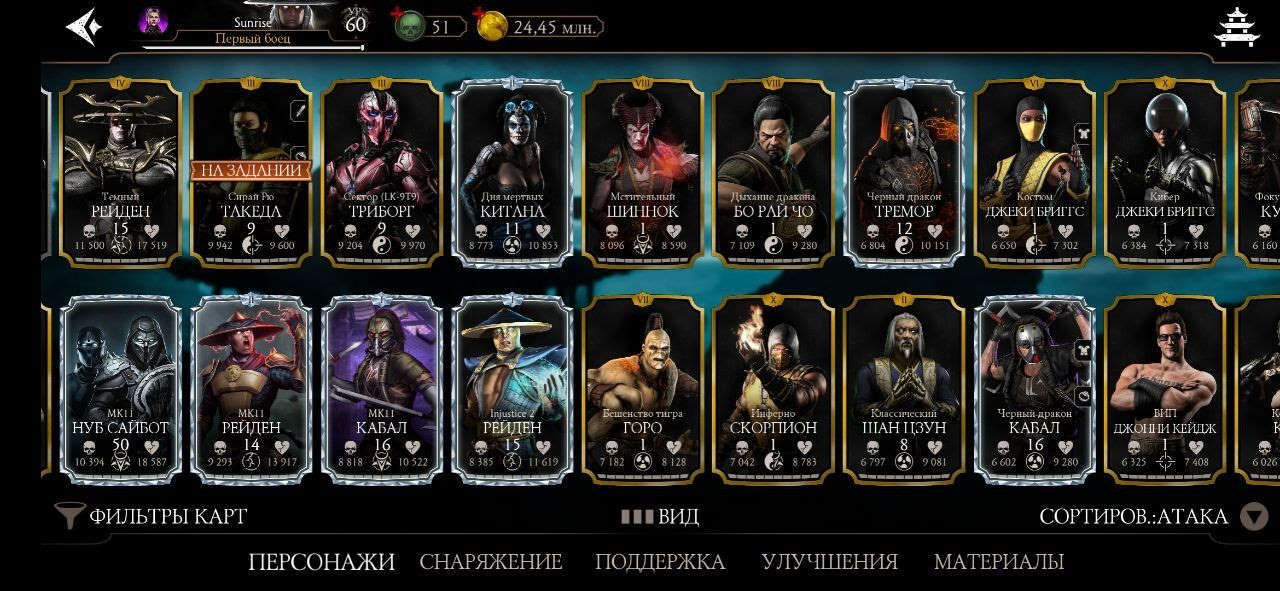Choose the Триборг Сектор card
Screen dimensions: 1280x591
pyautogui.click(x=382, y=172)
